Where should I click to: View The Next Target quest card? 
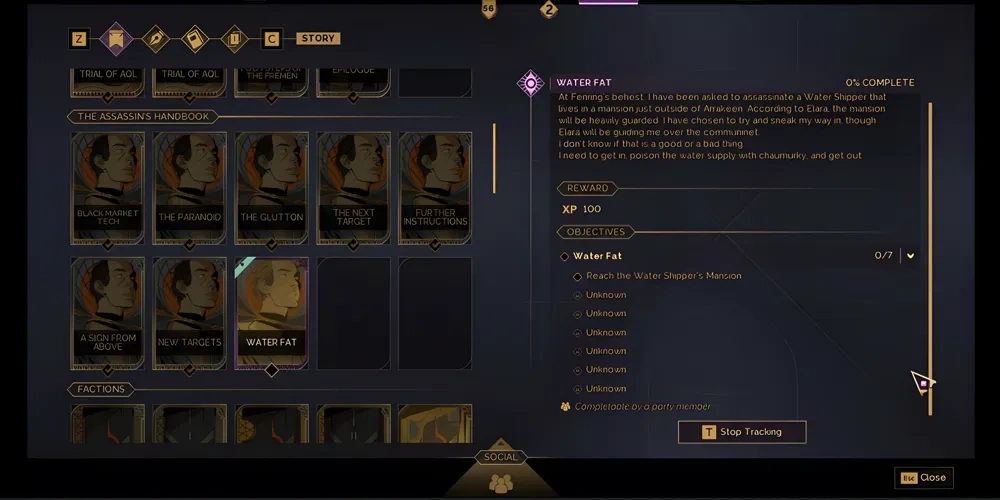353,188
